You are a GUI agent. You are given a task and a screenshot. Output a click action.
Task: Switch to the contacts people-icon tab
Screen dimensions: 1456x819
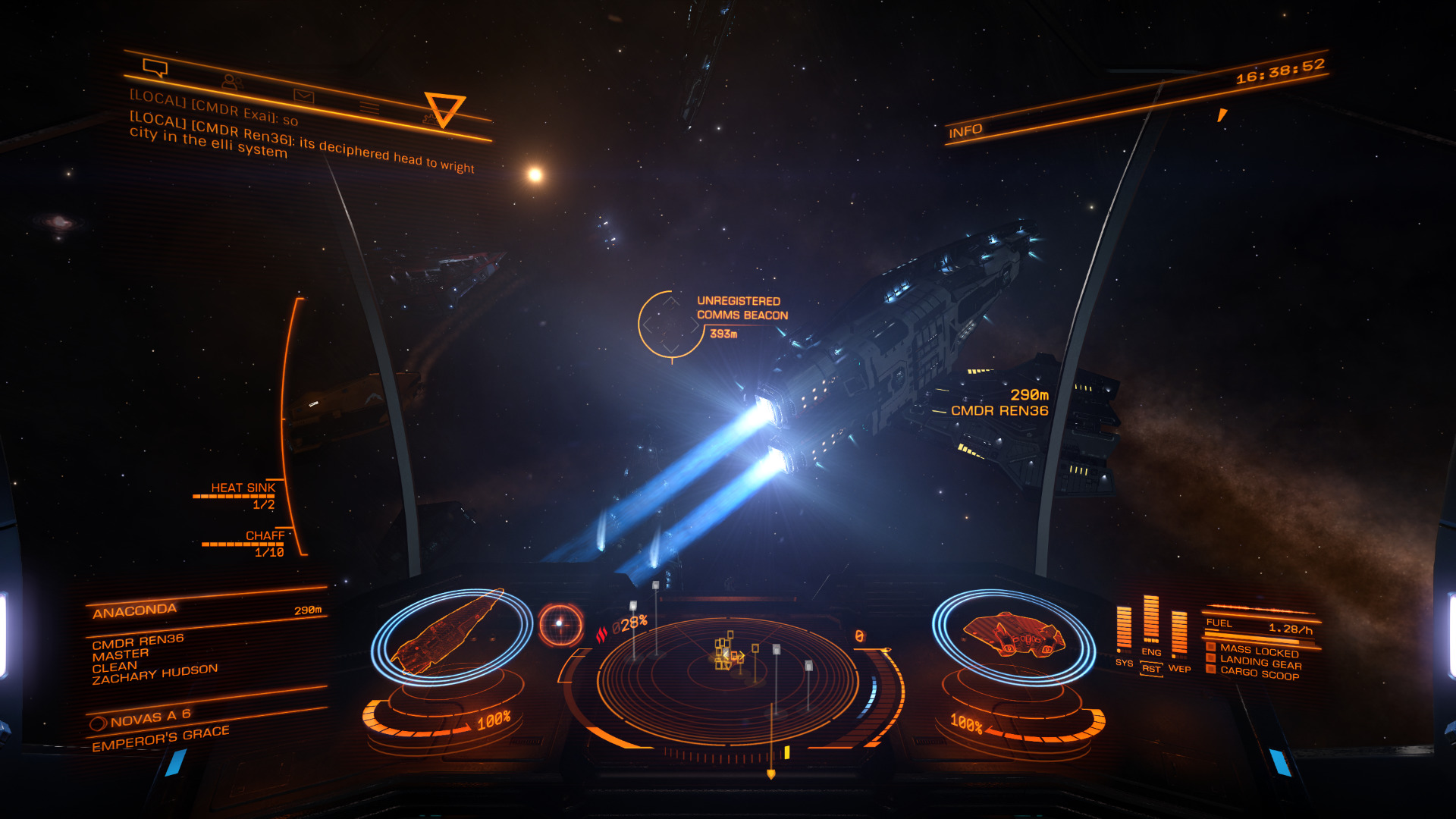pos(231,82)
